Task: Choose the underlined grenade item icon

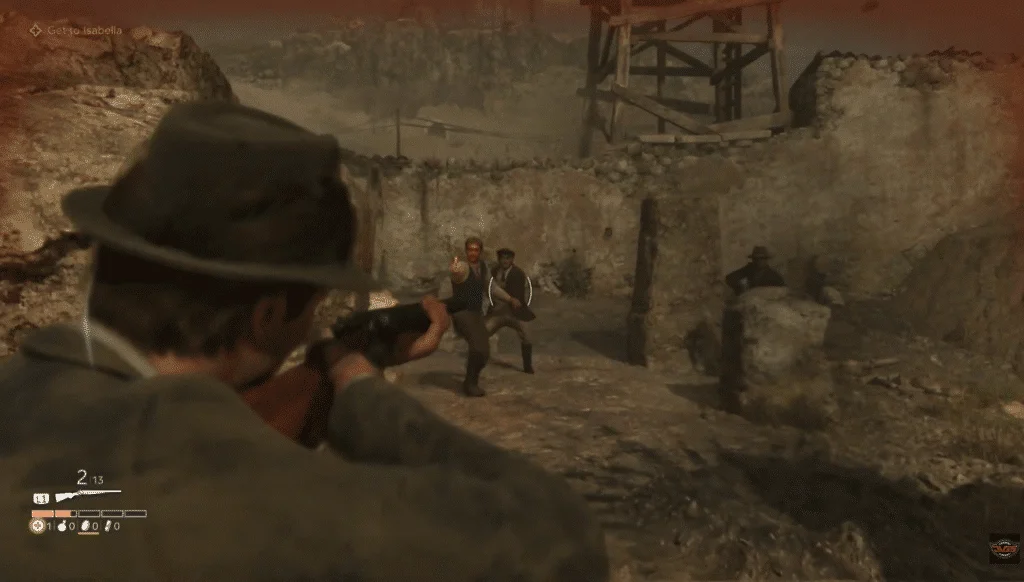Action: click(x=84, y=526)
